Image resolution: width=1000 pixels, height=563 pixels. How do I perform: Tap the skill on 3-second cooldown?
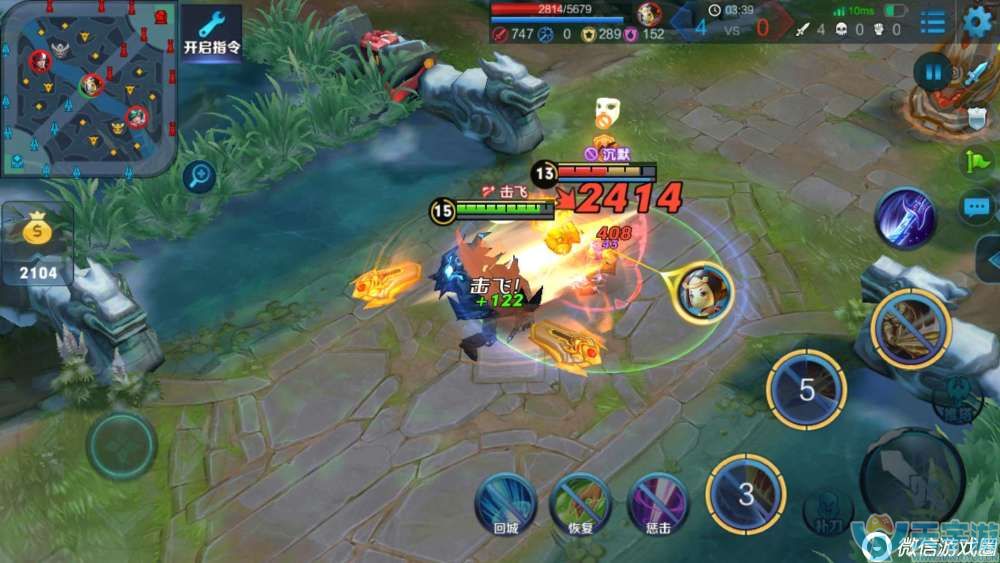(746, 493)
